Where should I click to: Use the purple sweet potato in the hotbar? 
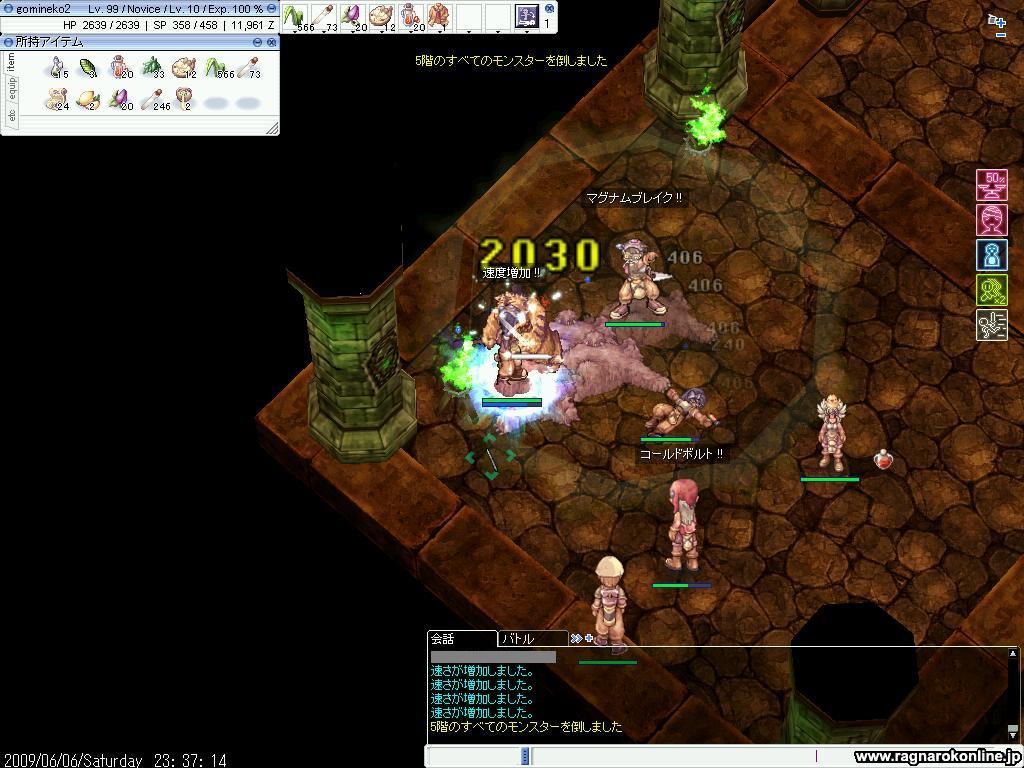(x=352, y=16)
